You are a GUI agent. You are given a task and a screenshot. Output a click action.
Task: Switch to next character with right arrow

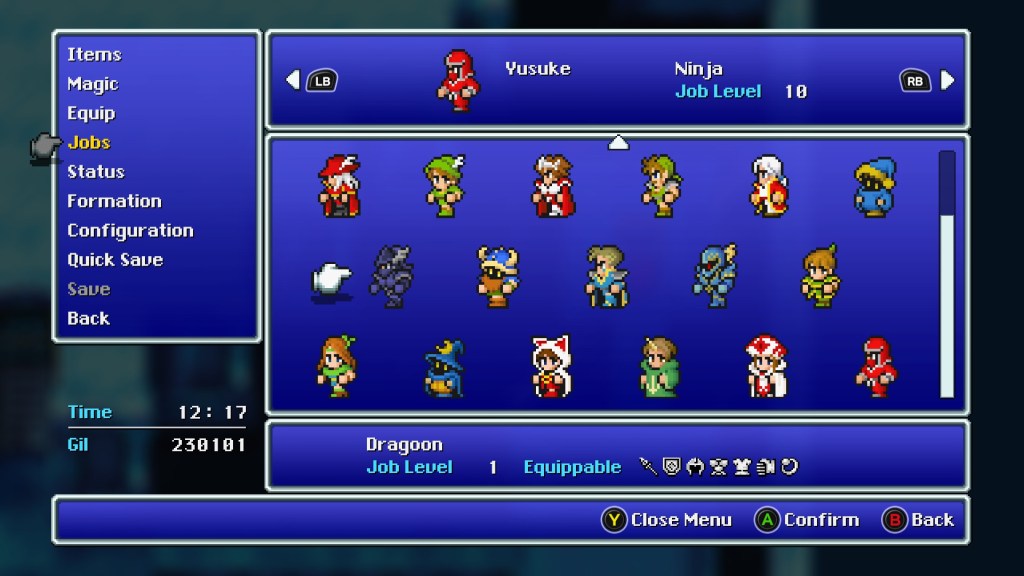point(947,80)
